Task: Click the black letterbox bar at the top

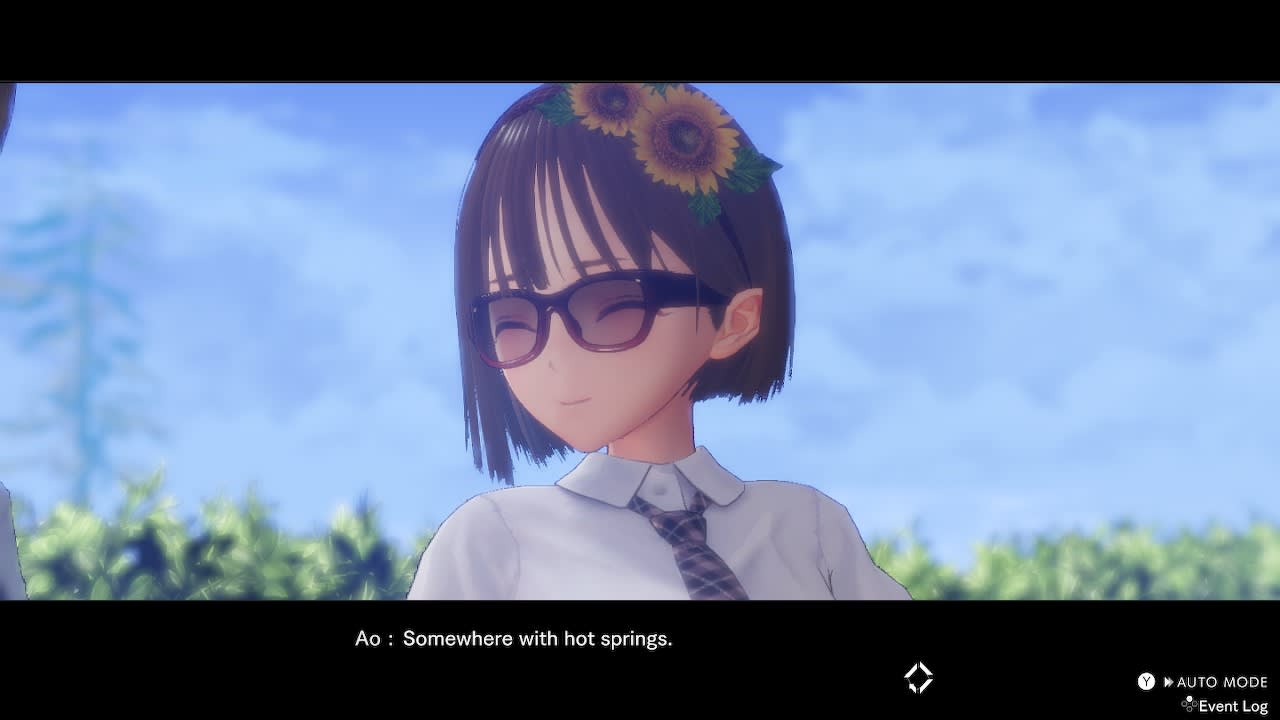Action: point(640,40)
